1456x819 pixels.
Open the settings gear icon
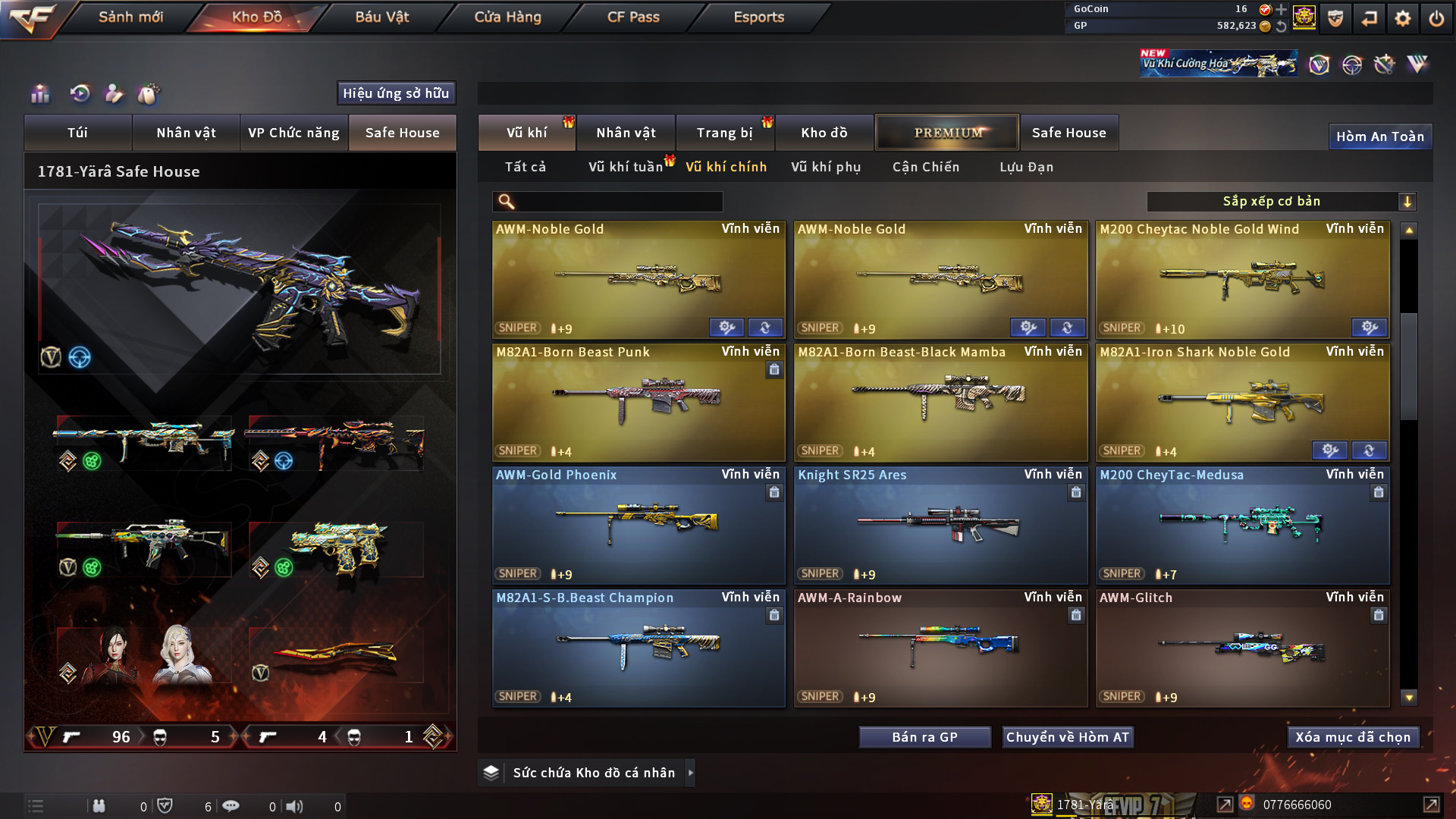pos(1403,18)
